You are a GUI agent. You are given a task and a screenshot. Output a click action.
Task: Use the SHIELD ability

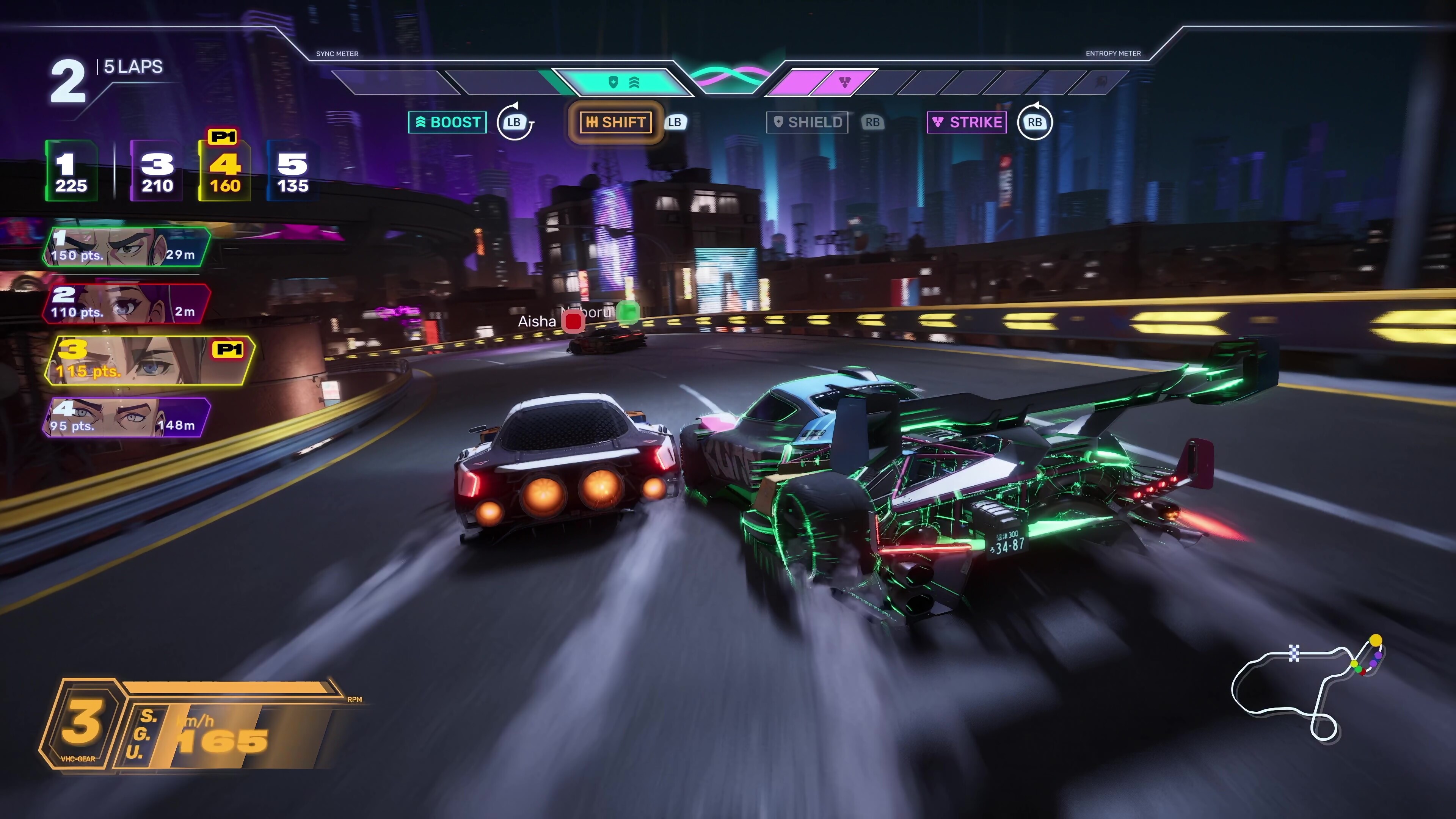pyautogui.click(x=806, y=122)
